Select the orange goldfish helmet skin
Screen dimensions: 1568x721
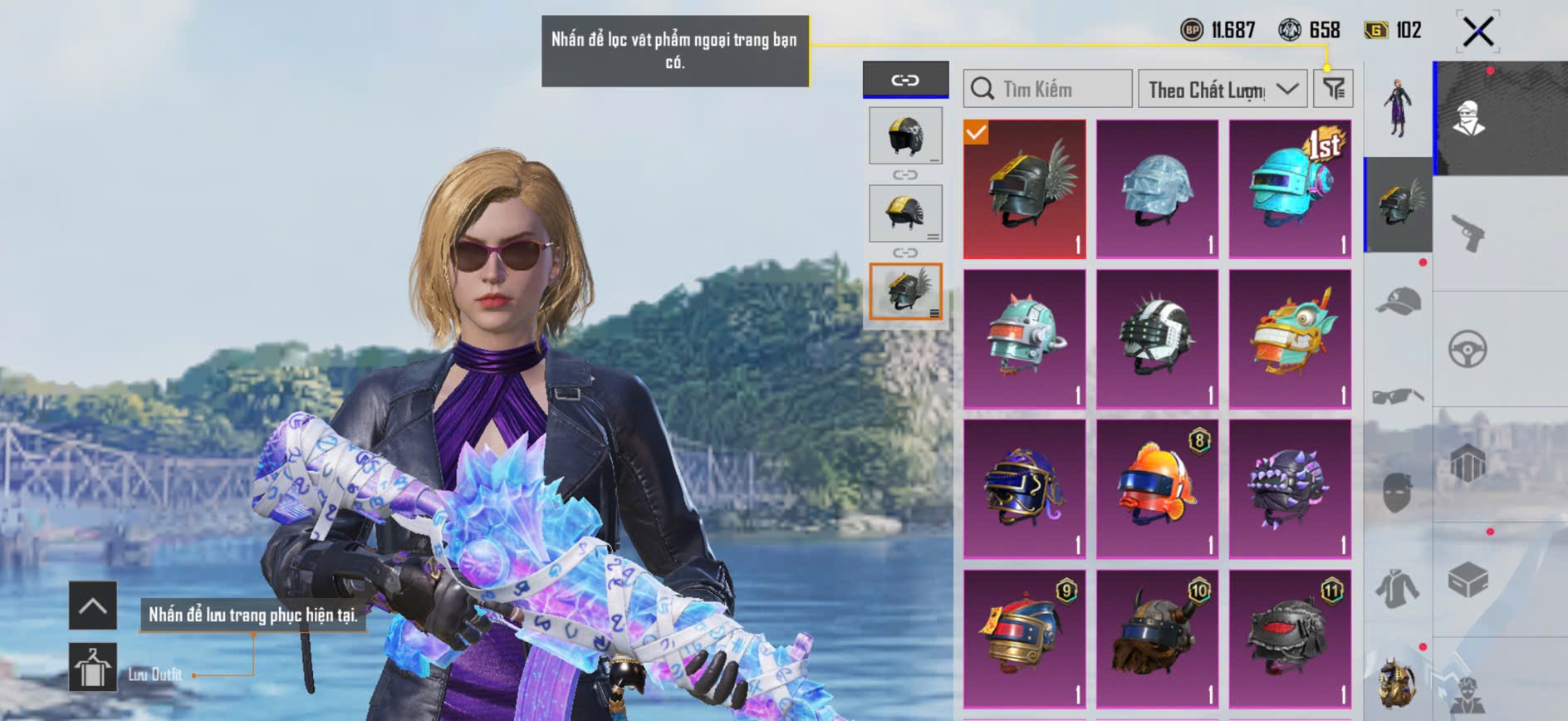pyautogui.click(x=1157, y=488)
